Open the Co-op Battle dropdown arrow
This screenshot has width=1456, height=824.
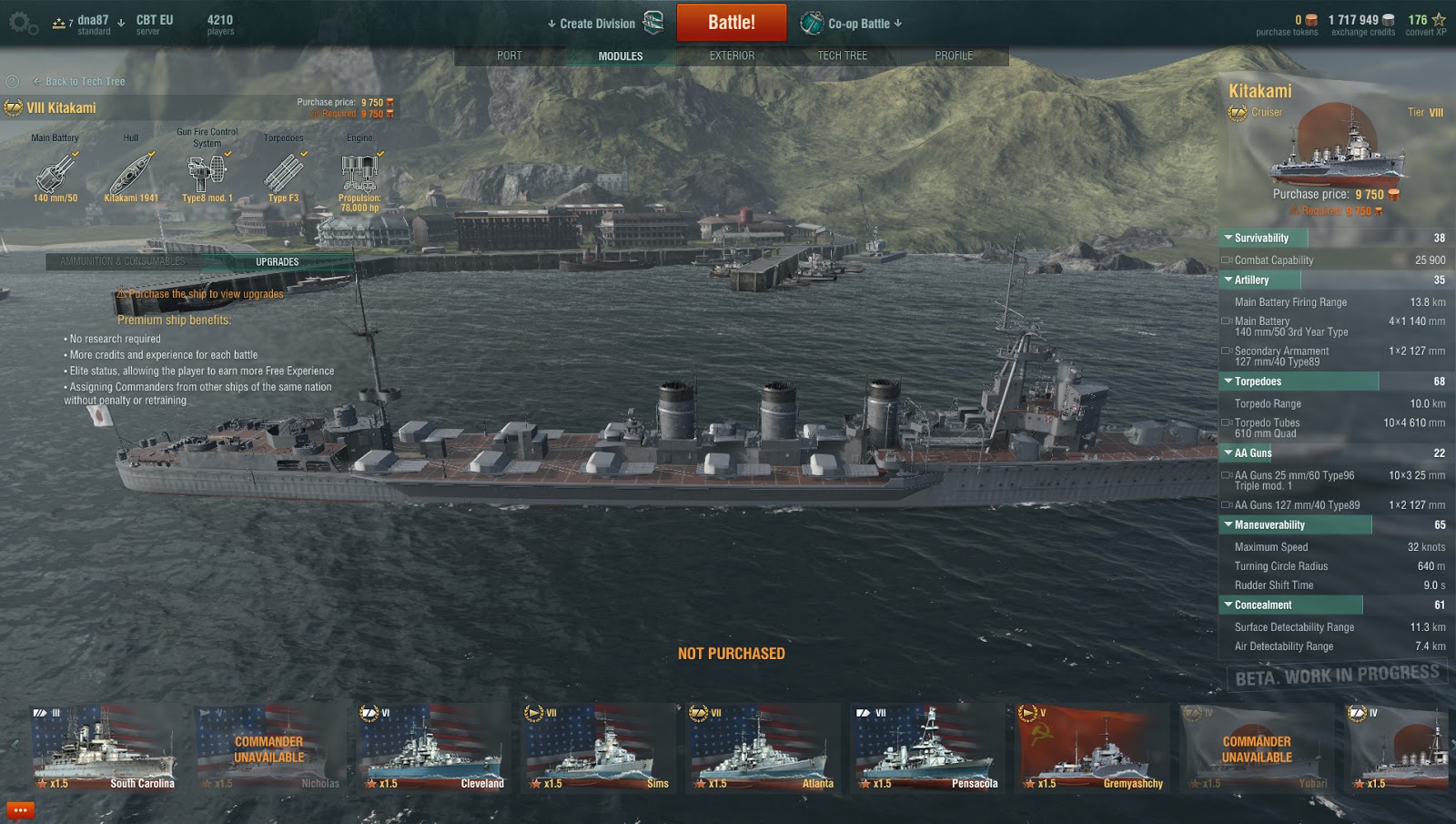[x=899, y=23]
